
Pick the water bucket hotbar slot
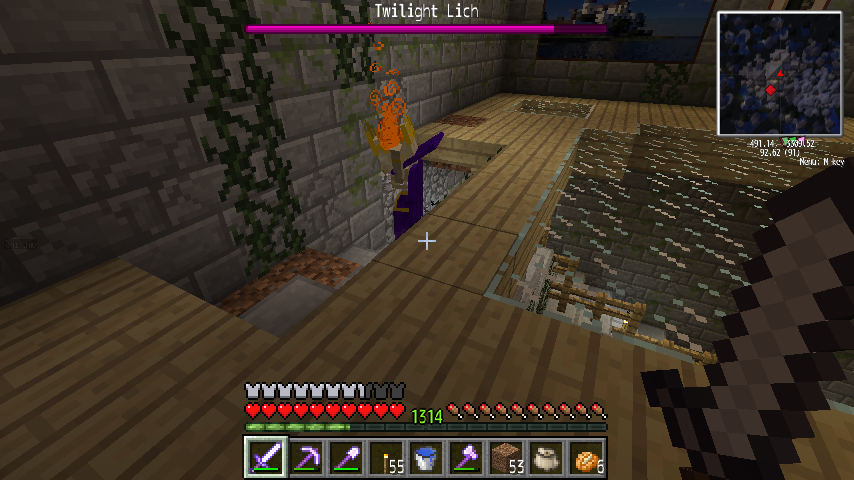tap(425, 458)
